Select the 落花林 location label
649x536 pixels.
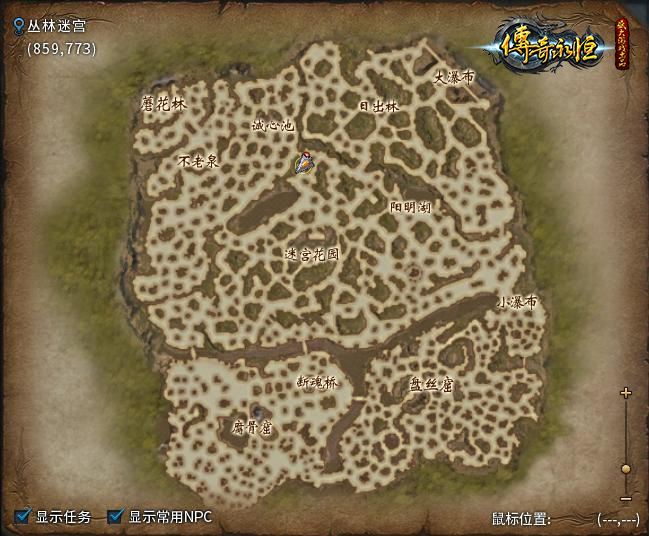coord(165,103)
